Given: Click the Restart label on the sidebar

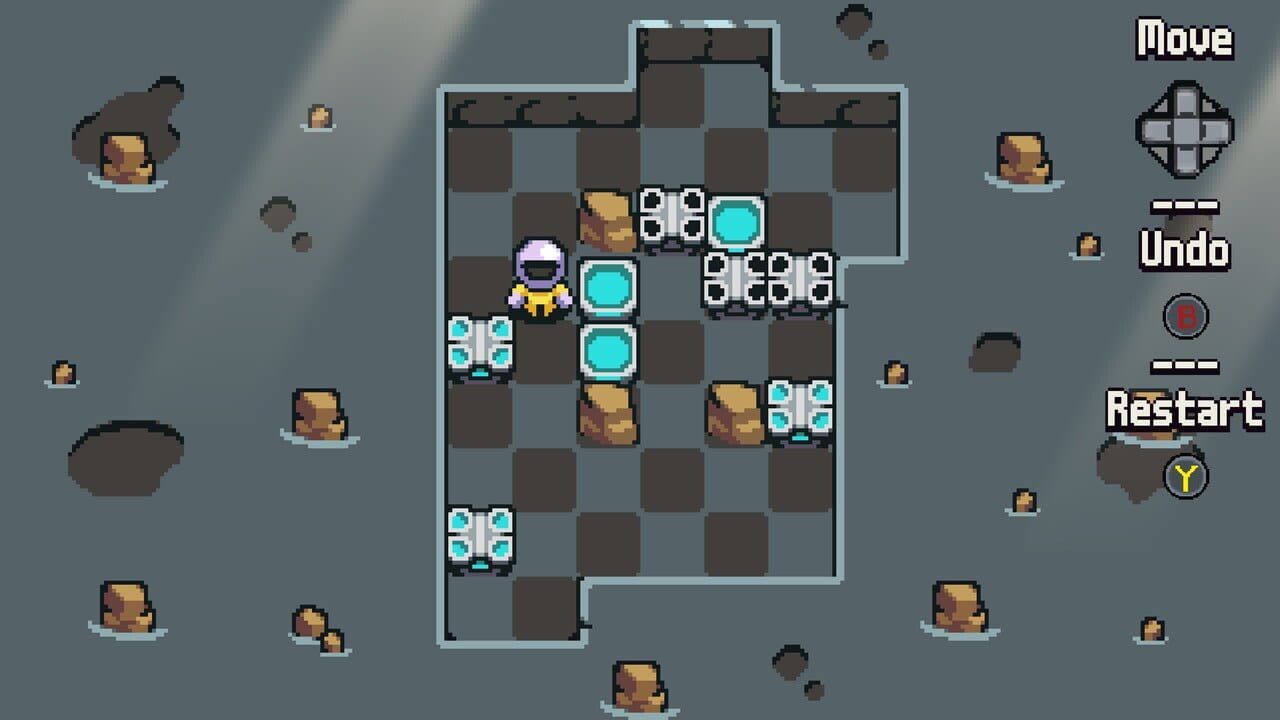Looking at the screenshot, I should tap(1186, 408).
